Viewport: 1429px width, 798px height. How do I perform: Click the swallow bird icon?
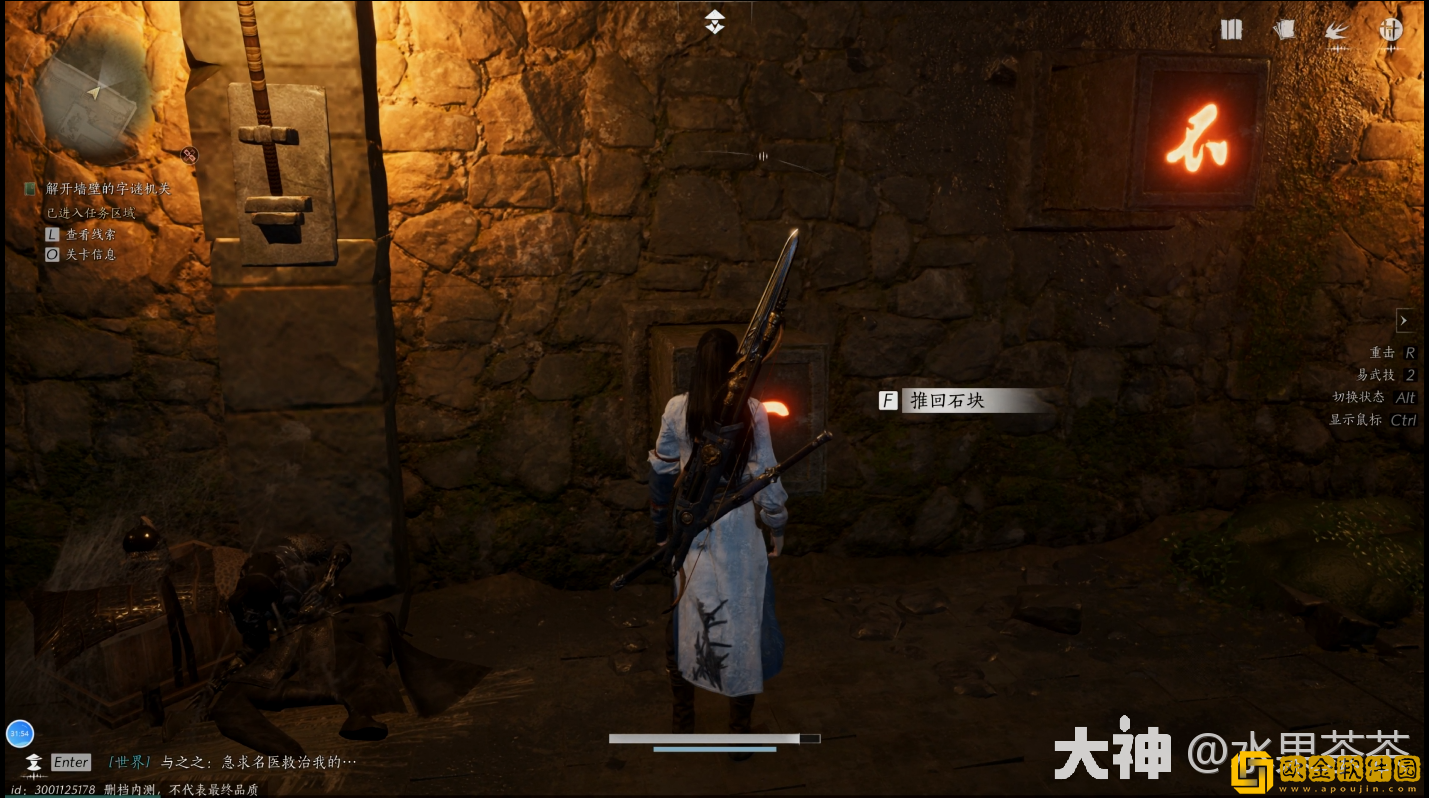point(1337,31)
